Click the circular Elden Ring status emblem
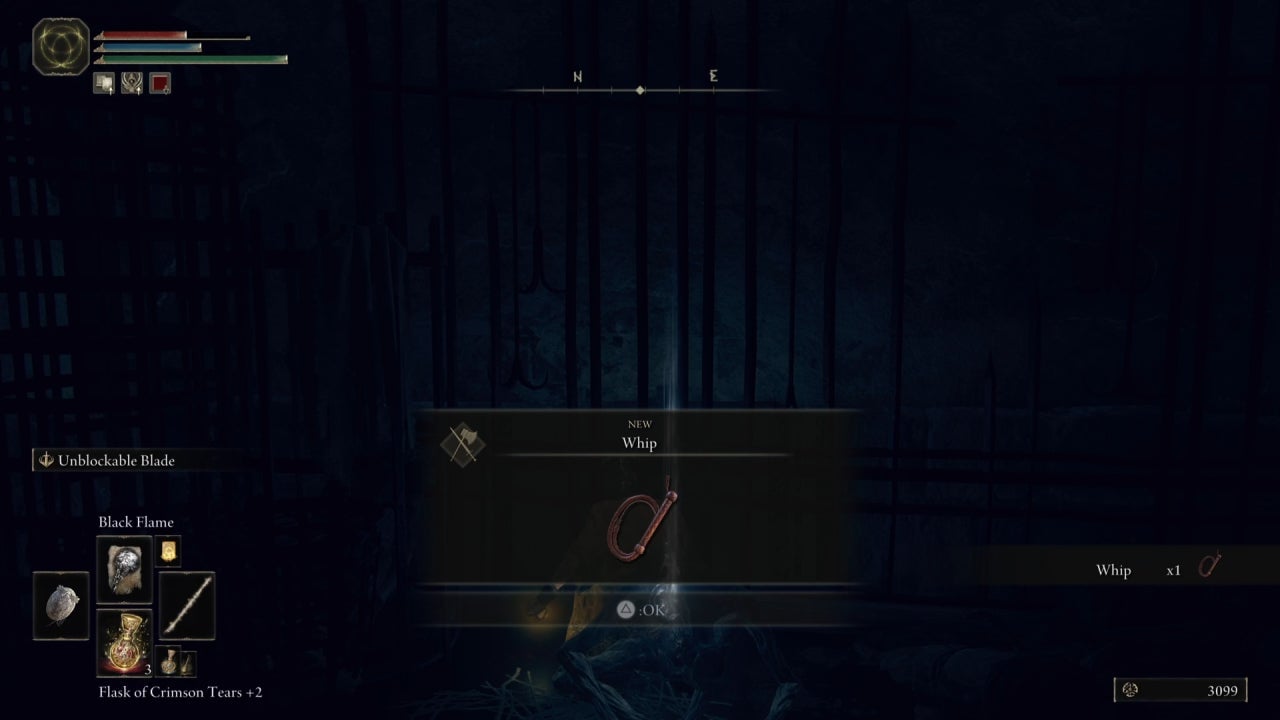This screenshot has height=720, width=1280. click(x=59, y=46)
